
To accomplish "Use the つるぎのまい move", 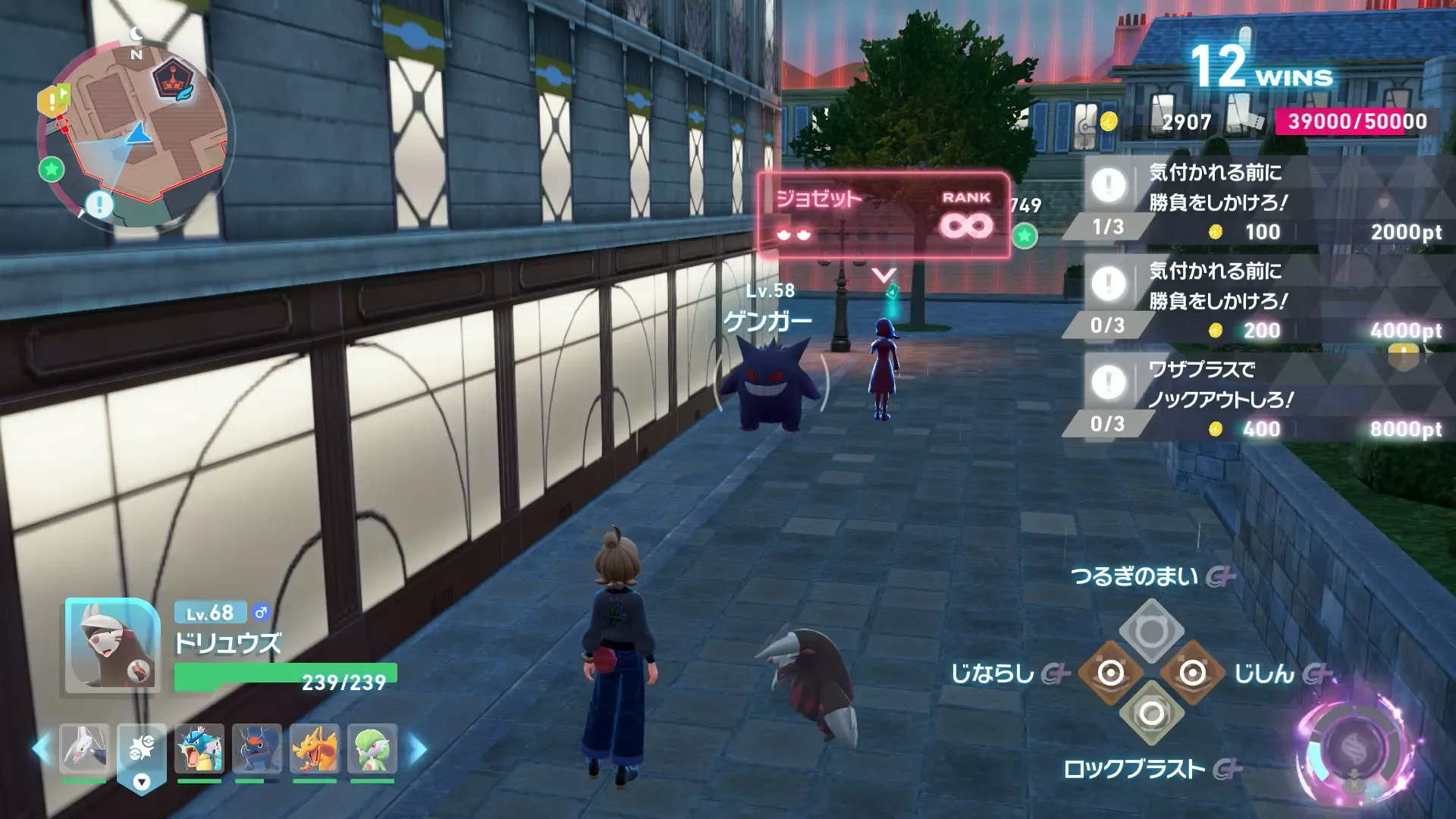I will [x=1151, y=631].
